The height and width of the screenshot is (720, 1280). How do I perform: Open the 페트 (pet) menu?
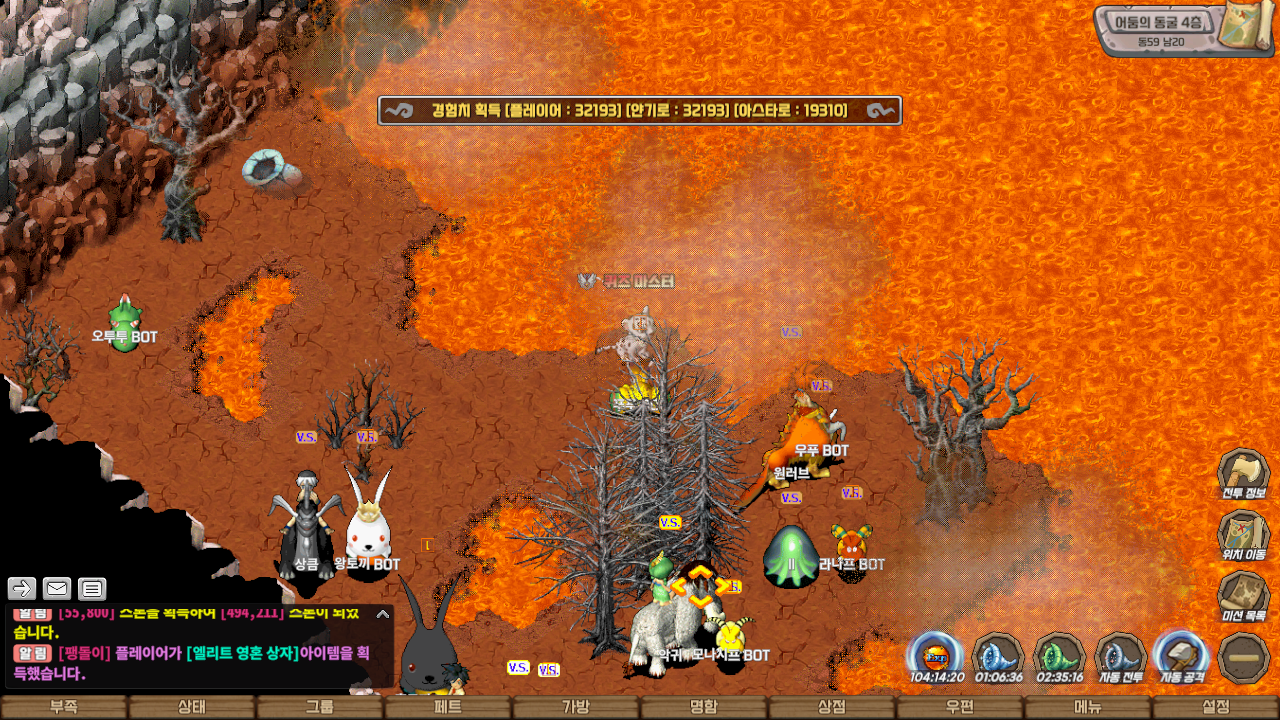(448, 707)
